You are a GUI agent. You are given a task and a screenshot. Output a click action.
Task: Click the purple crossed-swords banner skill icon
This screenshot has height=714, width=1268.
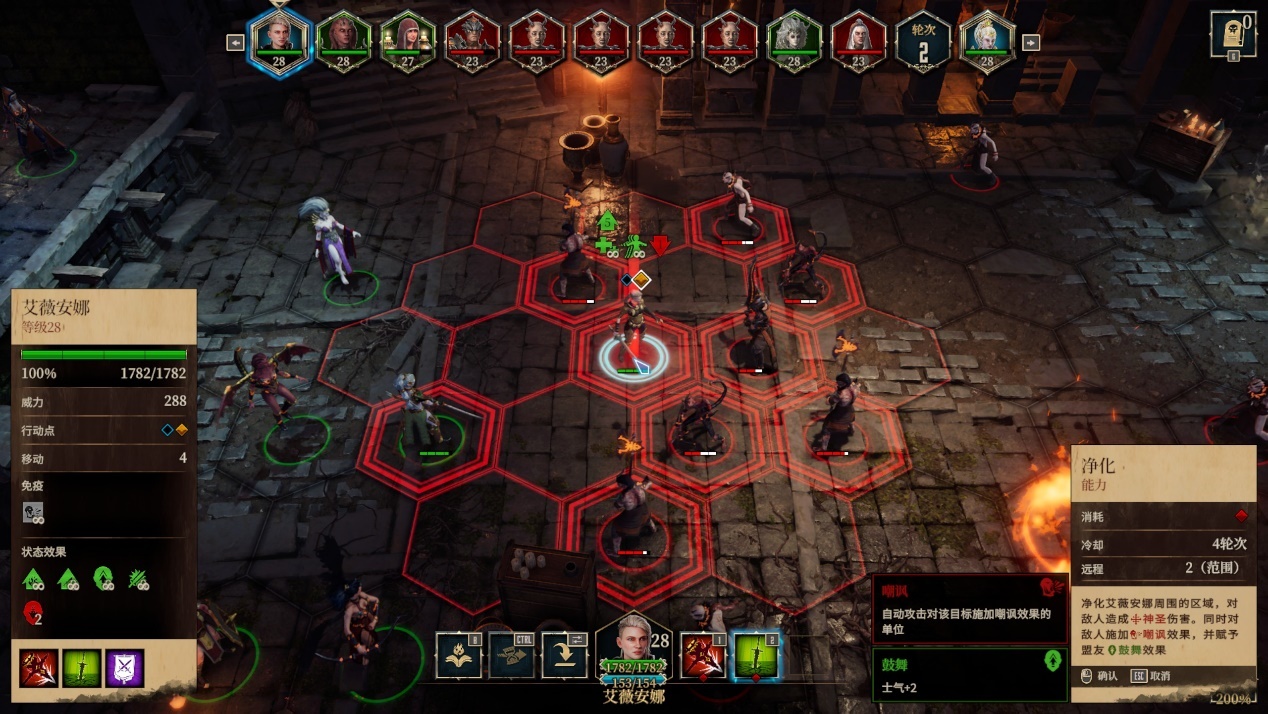[125, 668]
